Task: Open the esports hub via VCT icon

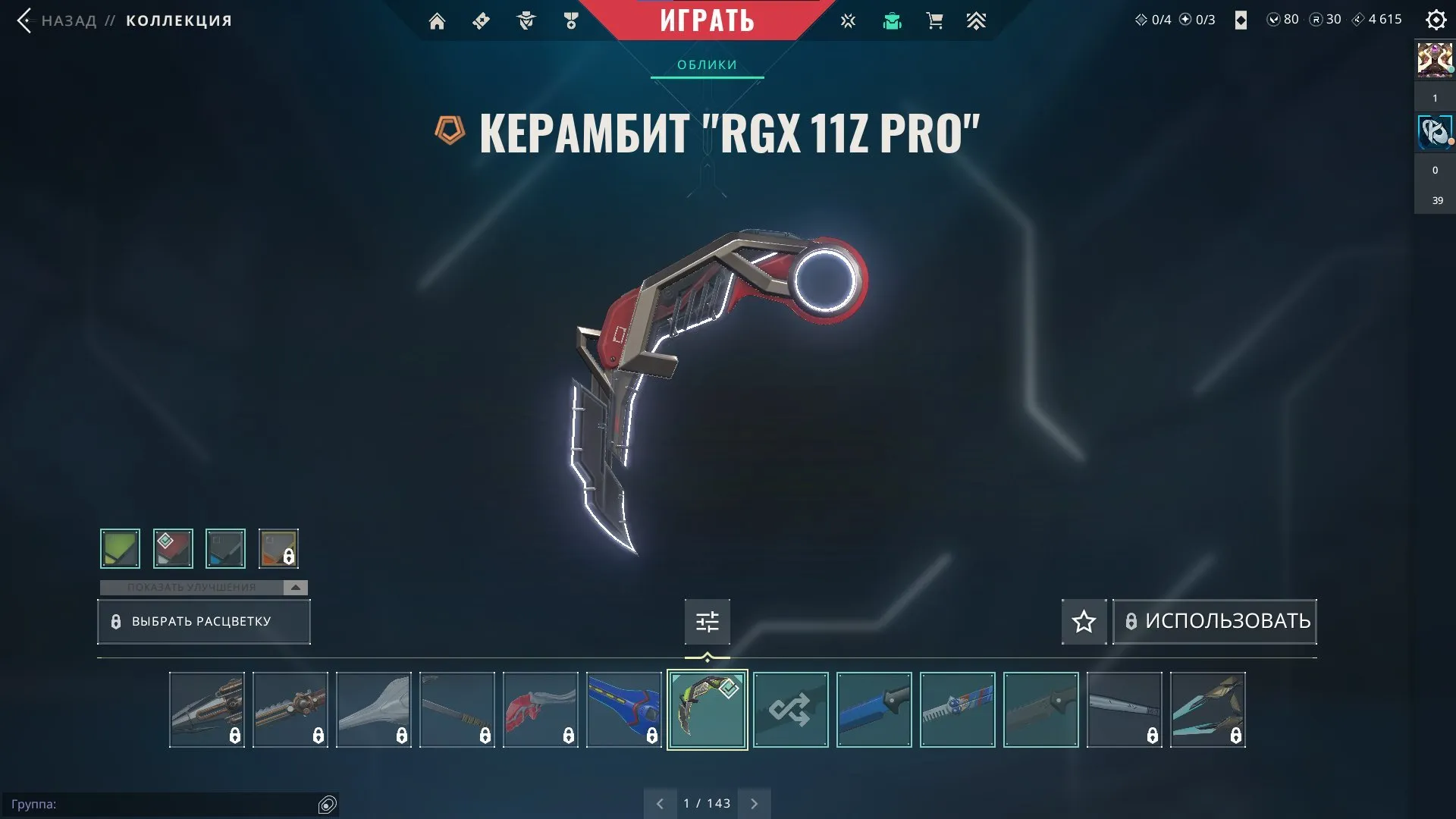Action: (x=848, y=20)
